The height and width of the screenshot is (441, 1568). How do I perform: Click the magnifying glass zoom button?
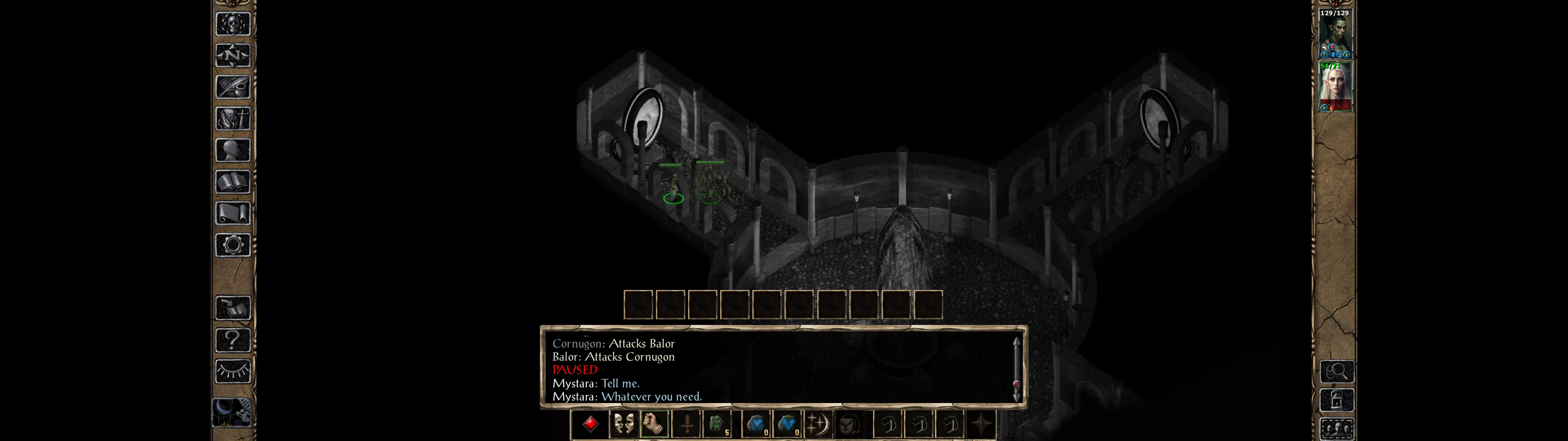pos(1336,371)
